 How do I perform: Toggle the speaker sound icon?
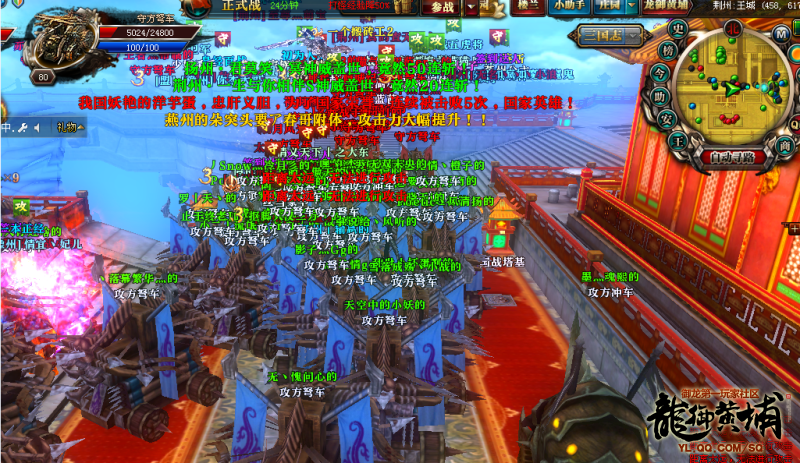[x=36, y=128]
